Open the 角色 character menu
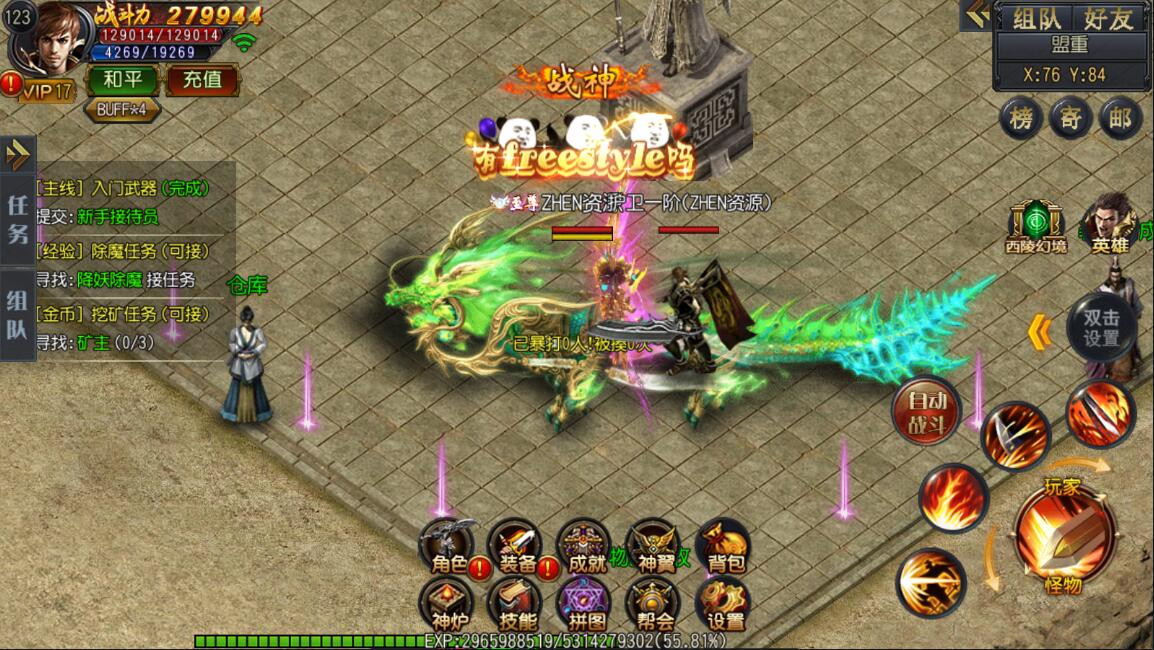The height and width of the screenshot is (650, 1154). coord(449,549)
